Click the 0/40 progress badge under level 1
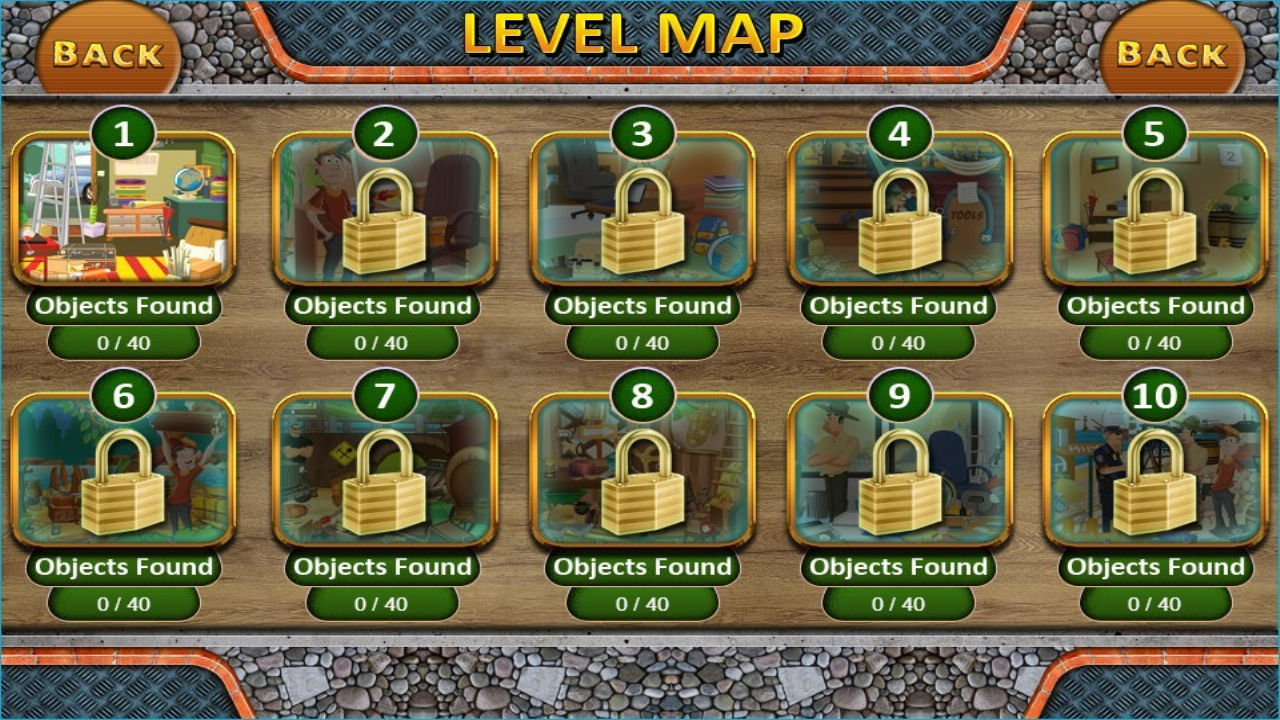Image resolution: width=1280 pixels, height=720 pixels. [124, 340]
